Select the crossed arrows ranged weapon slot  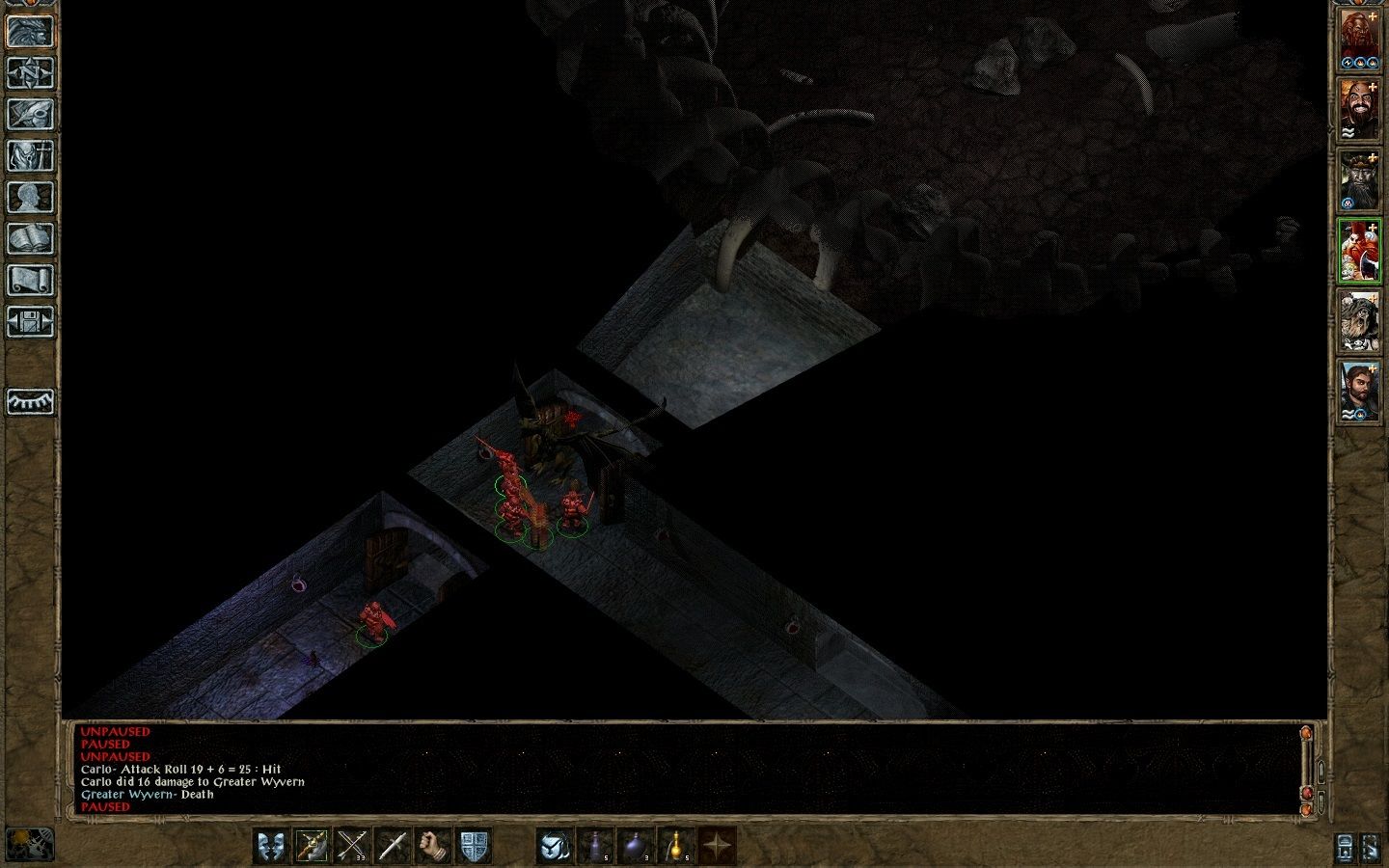coord(351,848)
